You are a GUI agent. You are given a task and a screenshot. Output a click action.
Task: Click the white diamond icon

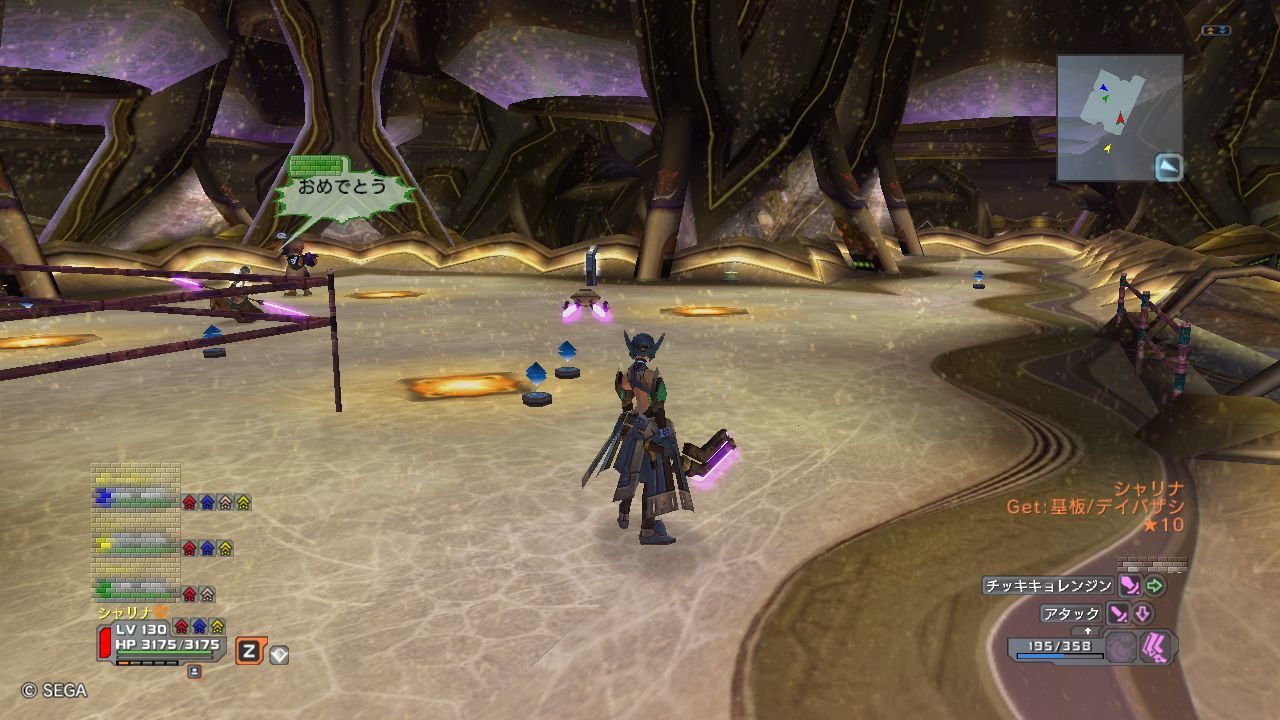click(279, 655)
